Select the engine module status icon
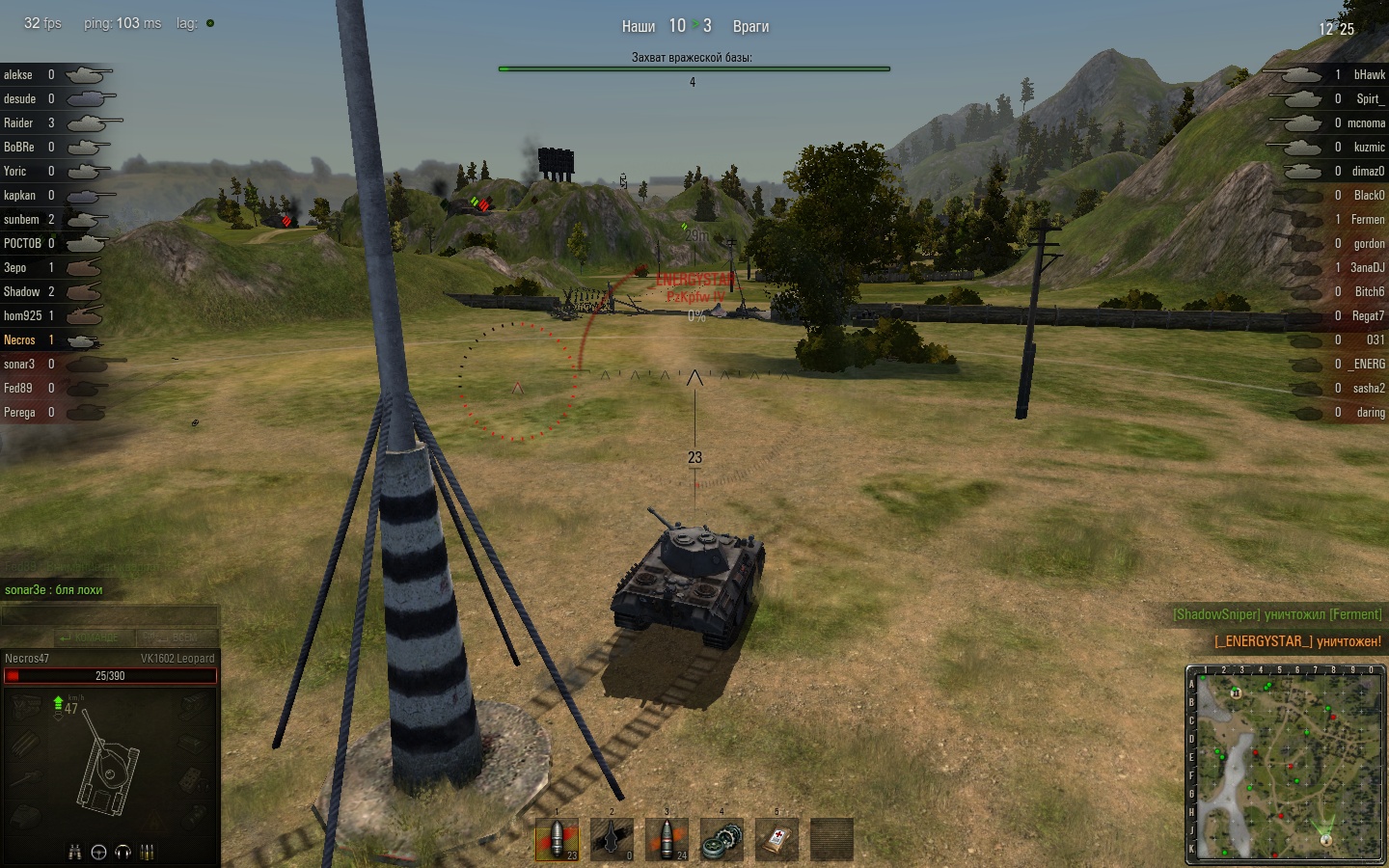 (26, 708)
